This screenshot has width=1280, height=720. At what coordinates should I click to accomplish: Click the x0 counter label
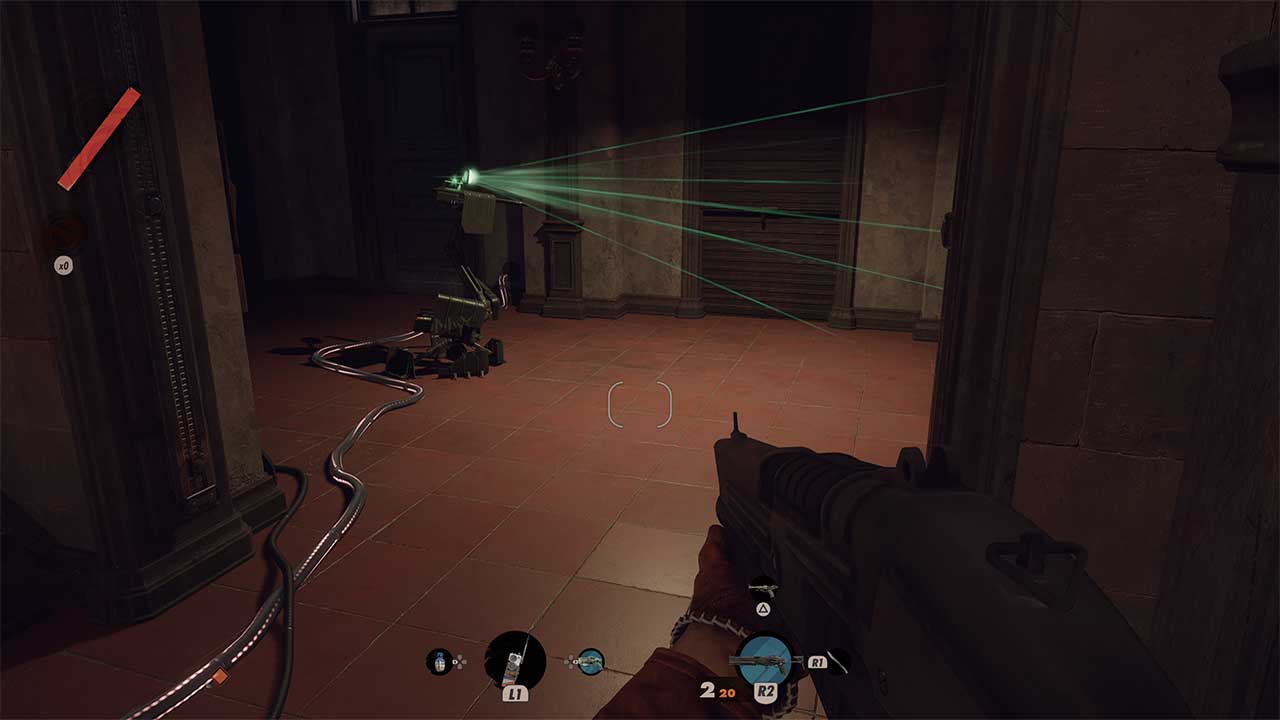(x=62, y=264)
